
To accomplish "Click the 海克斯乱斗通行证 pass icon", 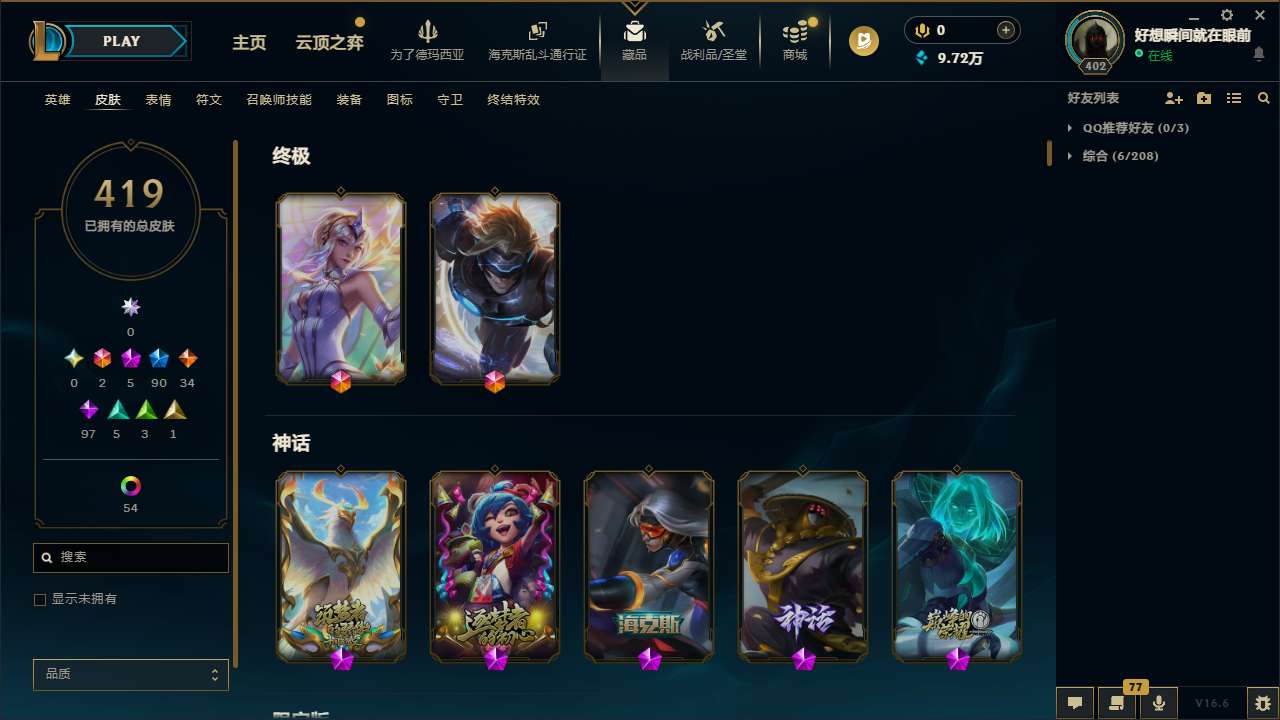I will tap(537, 40).
